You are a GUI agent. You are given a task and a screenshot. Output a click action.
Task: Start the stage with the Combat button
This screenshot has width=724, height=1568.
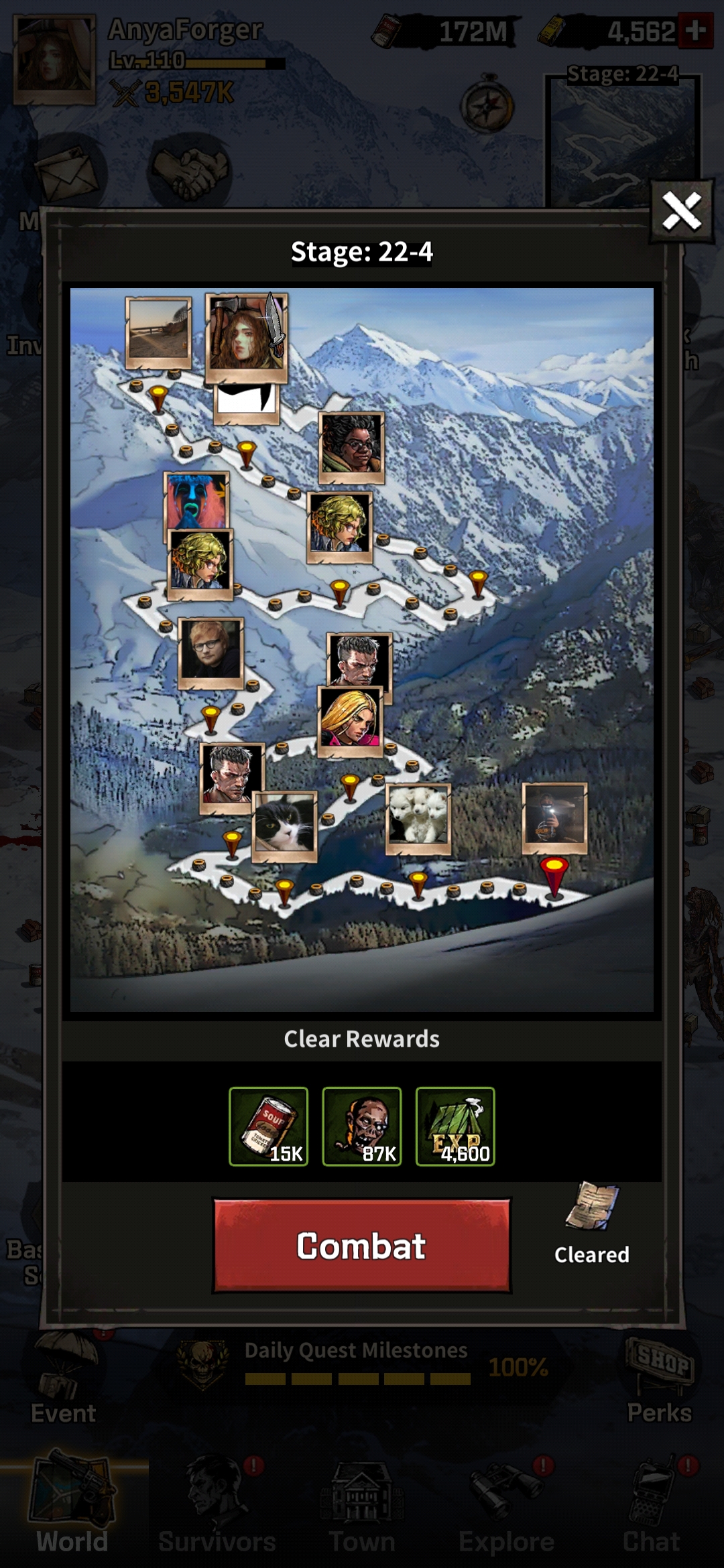tap(361, 1246)
